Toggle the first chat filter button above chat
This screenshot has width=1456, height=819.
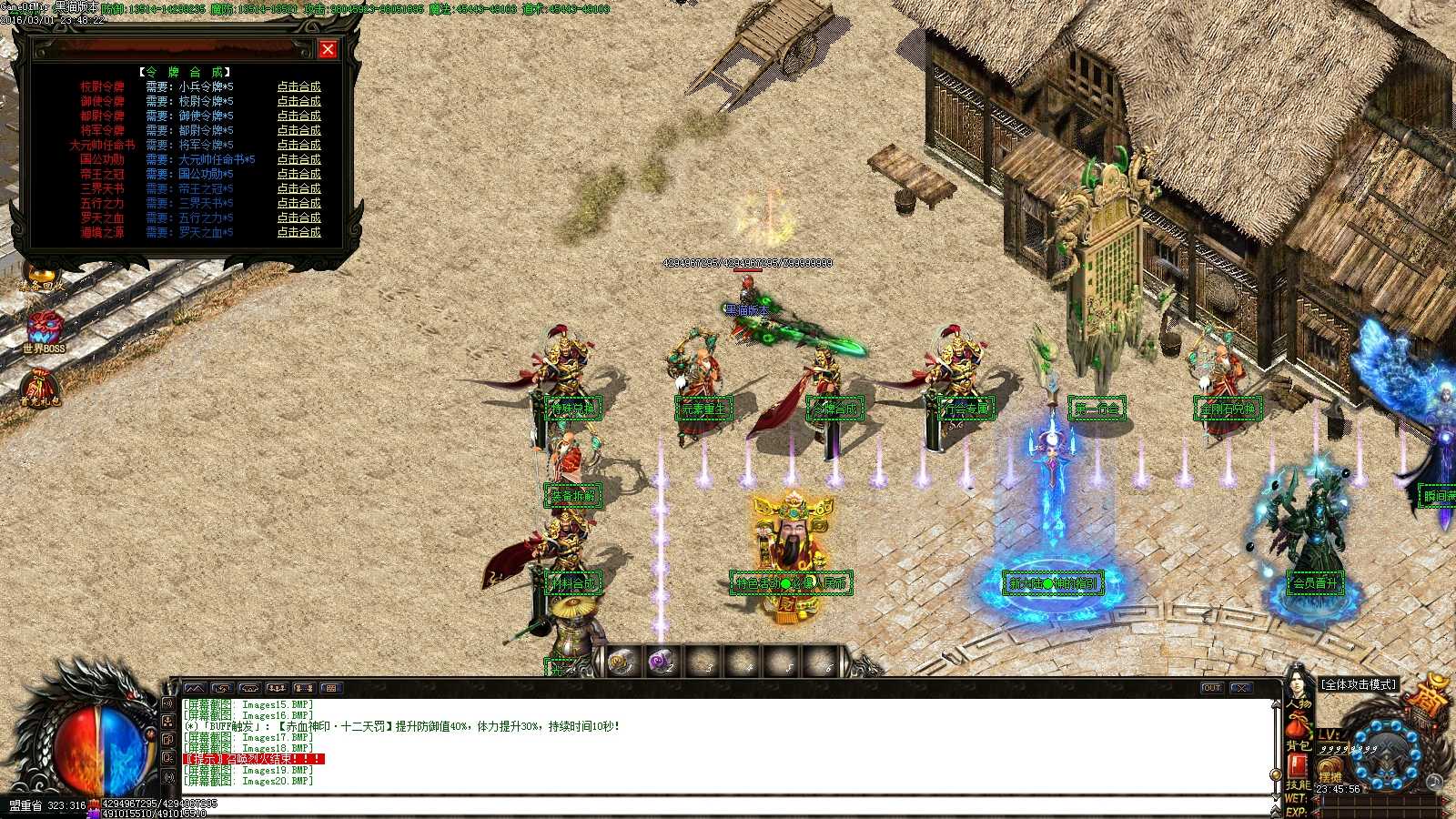(x=196, y=688)
